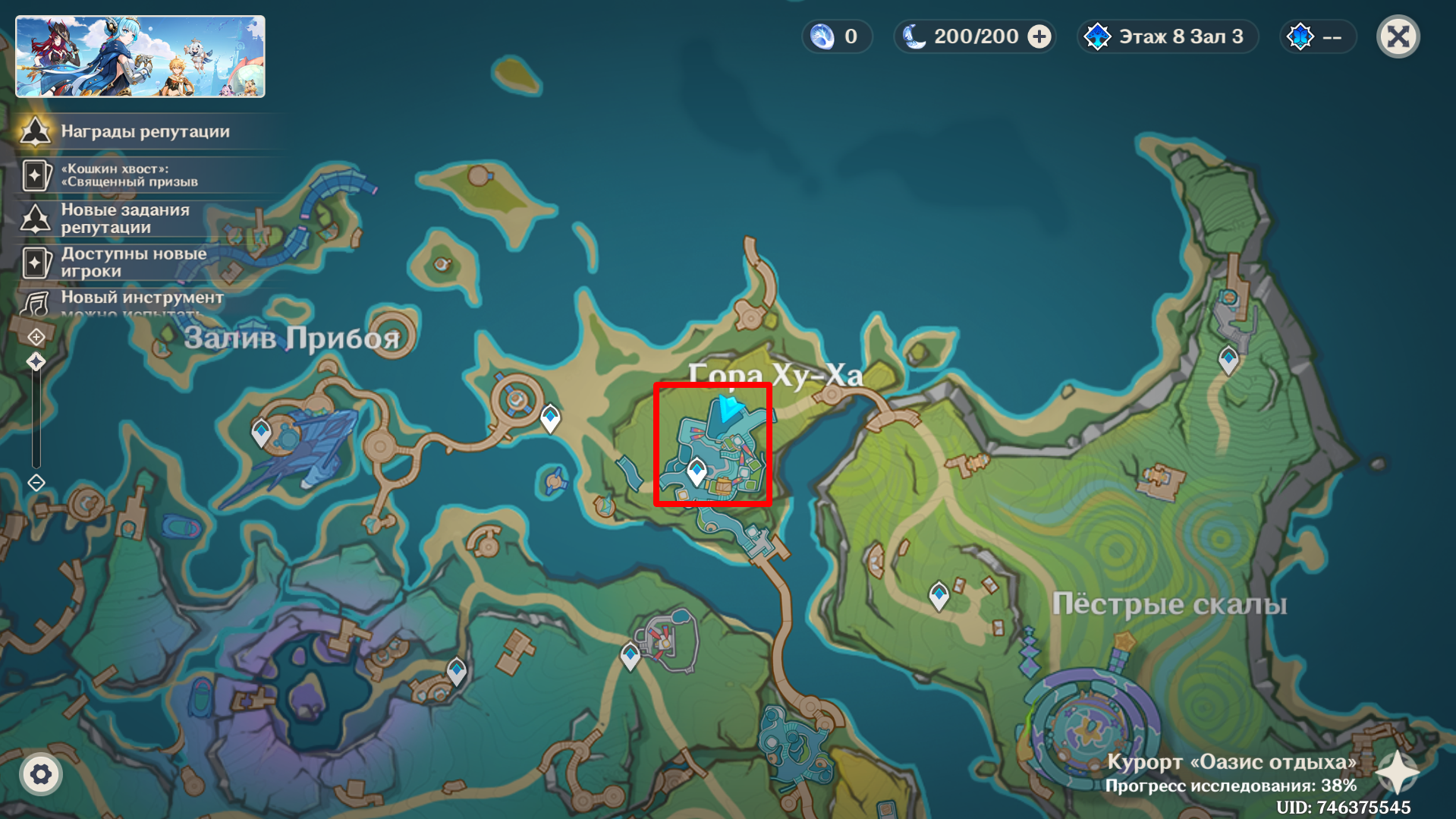Add resin with the plus button
The height and width of the screenshot is (819, 1456).
coord(1039,36)
